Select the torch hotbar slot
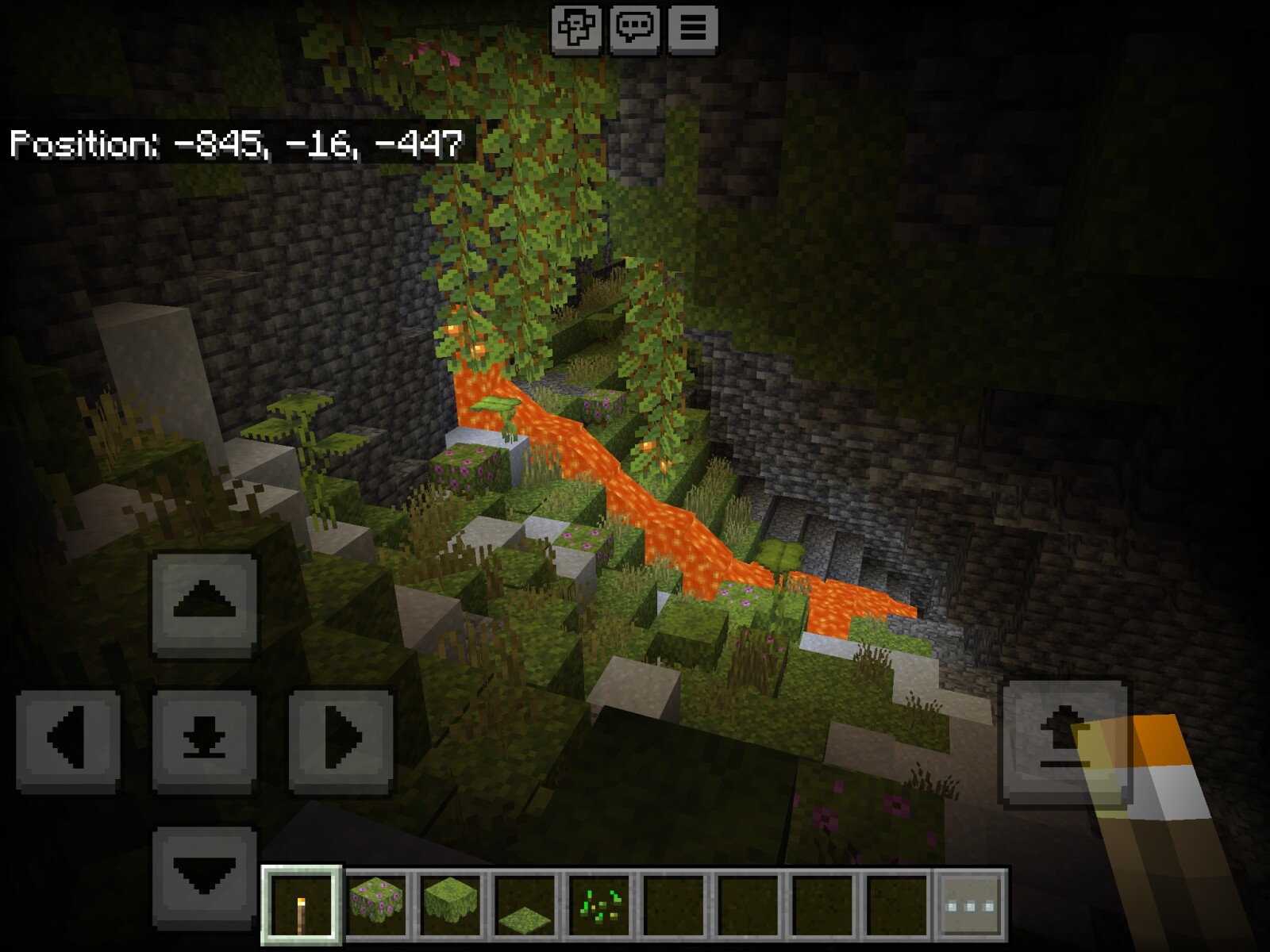Image resolution: width=1270 pixels, height=952 pixels. (302, 905)
